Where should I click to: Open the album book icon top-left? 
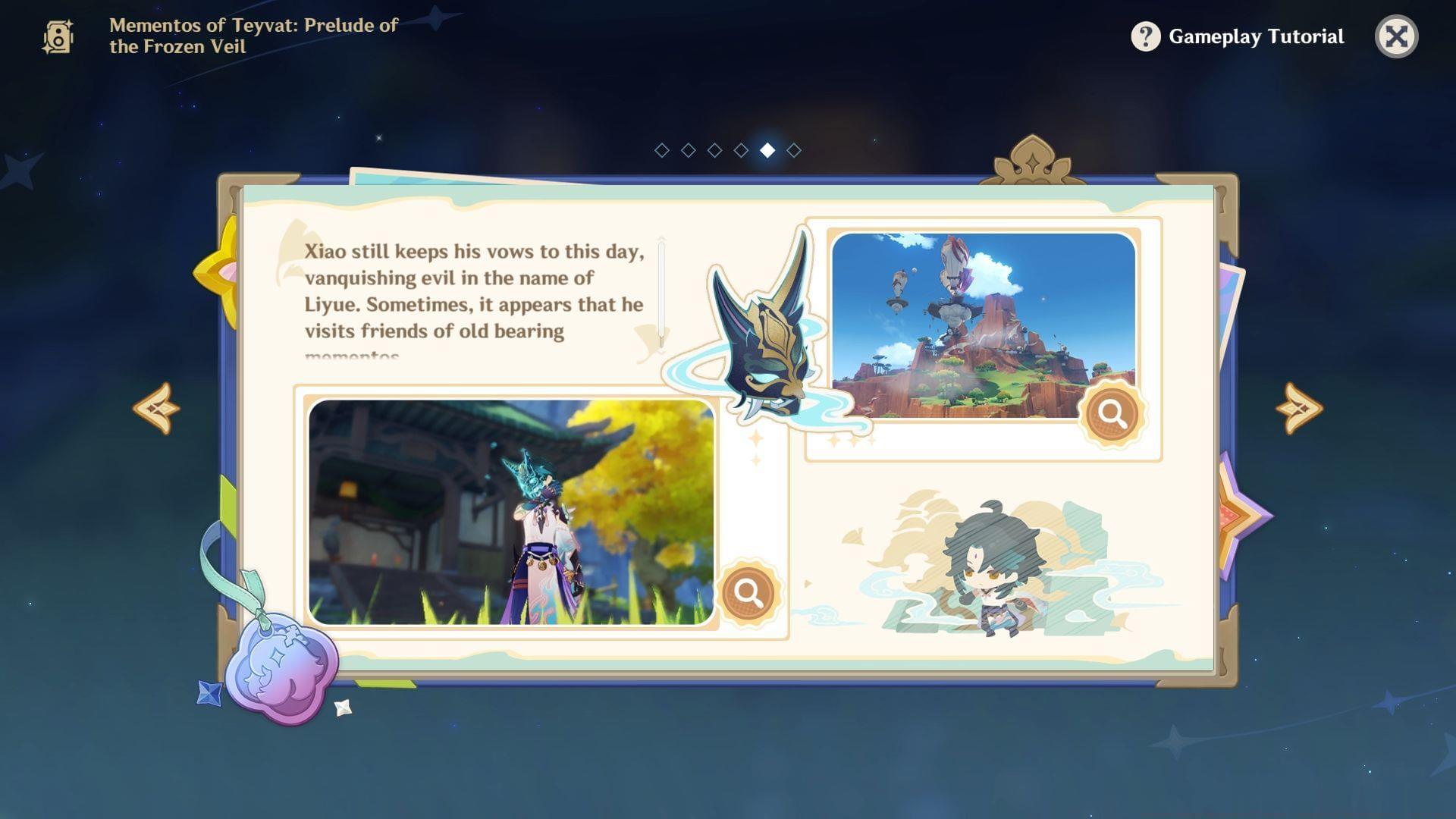58,36
